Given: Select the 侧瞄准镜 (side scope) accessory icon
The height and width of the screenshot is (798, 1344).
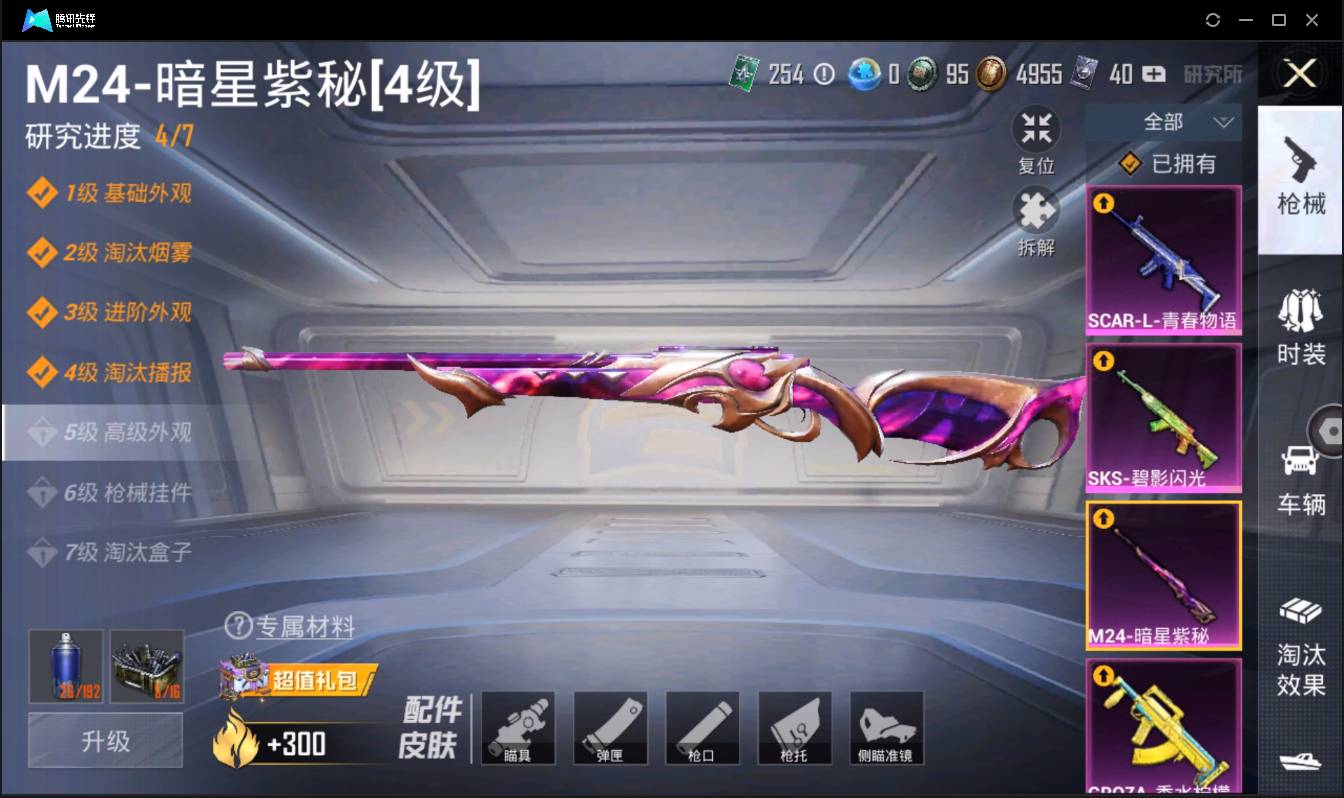Looking at the screenshot, I should point(886,728).
